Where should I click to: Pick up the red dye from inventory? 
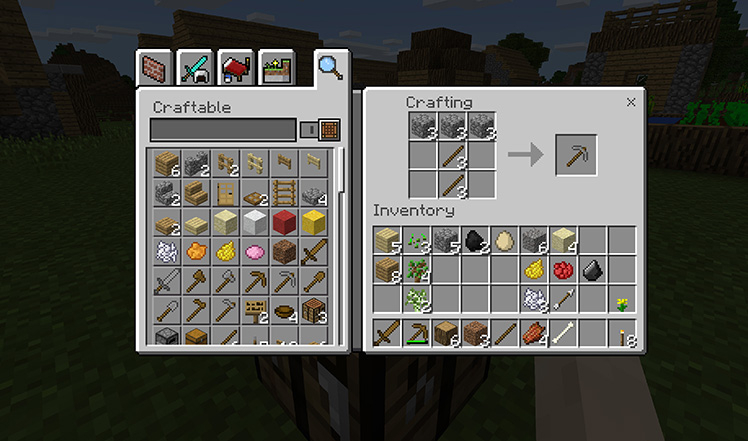click(x=563, y=269)
